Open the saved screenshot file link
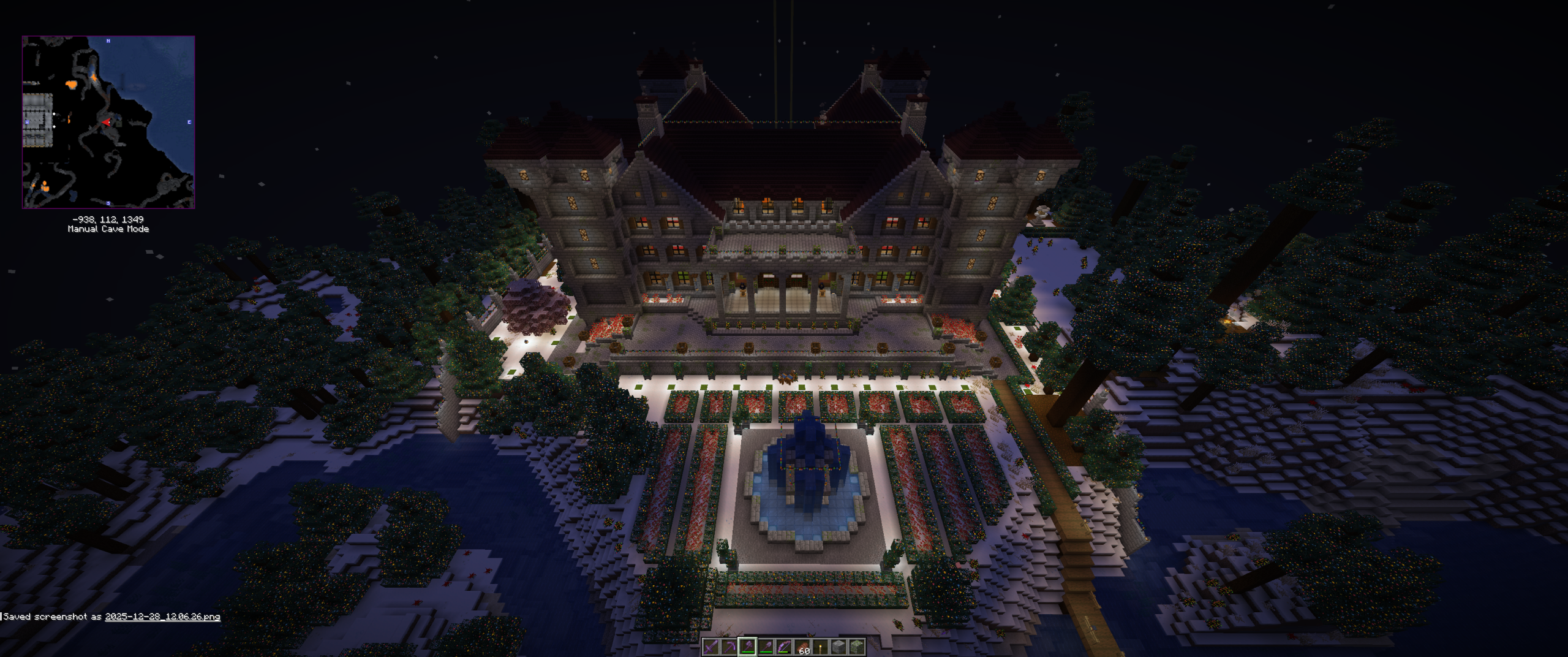1568x657 pixels. 162,617
